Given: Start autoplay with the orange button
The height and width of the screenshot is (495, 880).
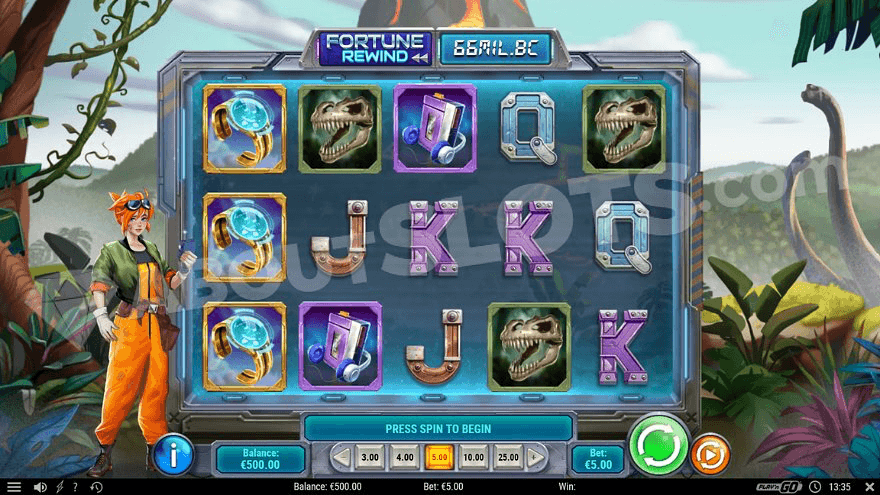Looking at the screenshot, I should (x=711, y=453).
